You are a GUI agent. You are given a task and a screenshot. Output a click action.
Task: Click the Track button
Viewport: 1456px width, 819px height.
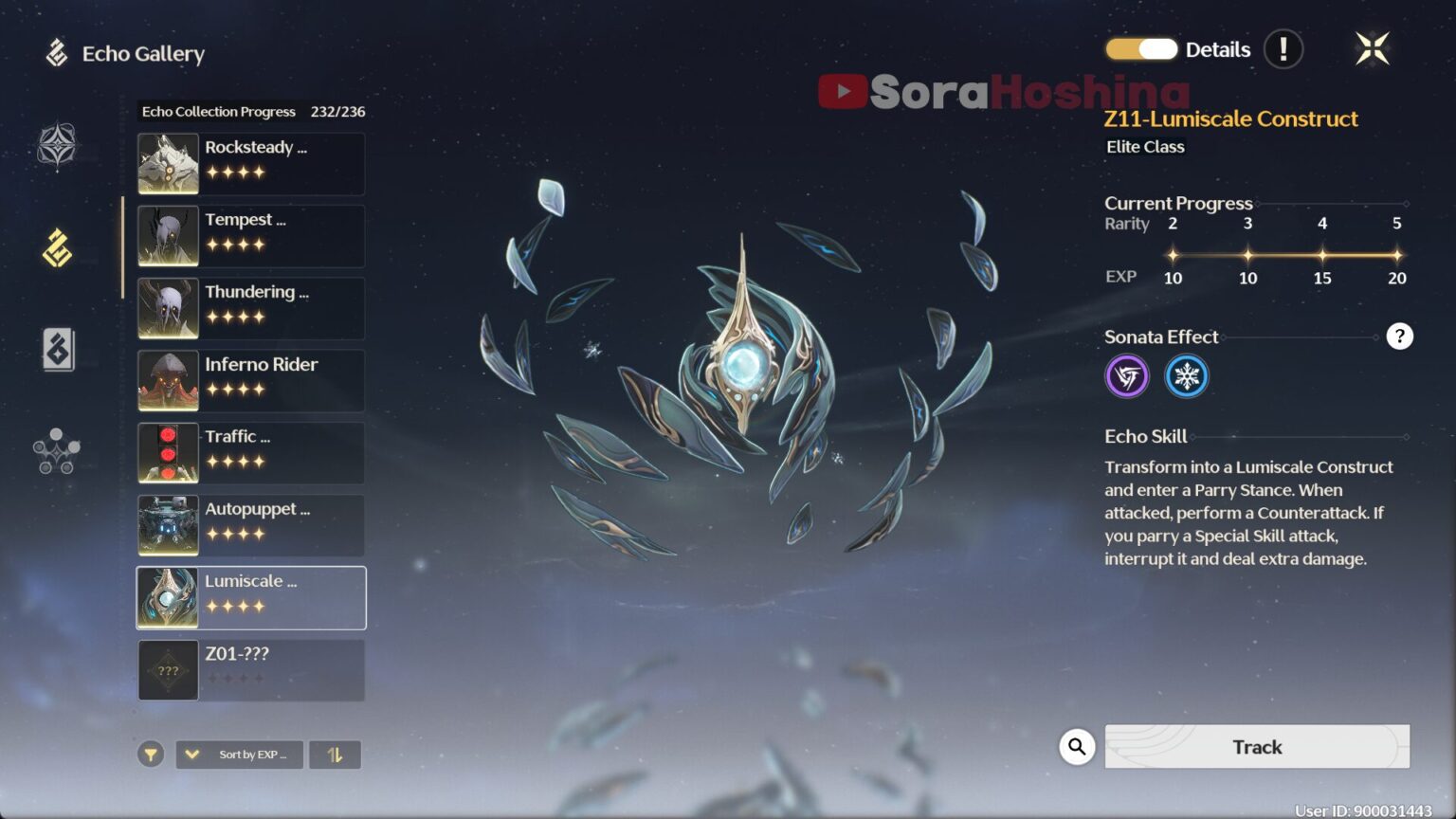(1257, 747)
